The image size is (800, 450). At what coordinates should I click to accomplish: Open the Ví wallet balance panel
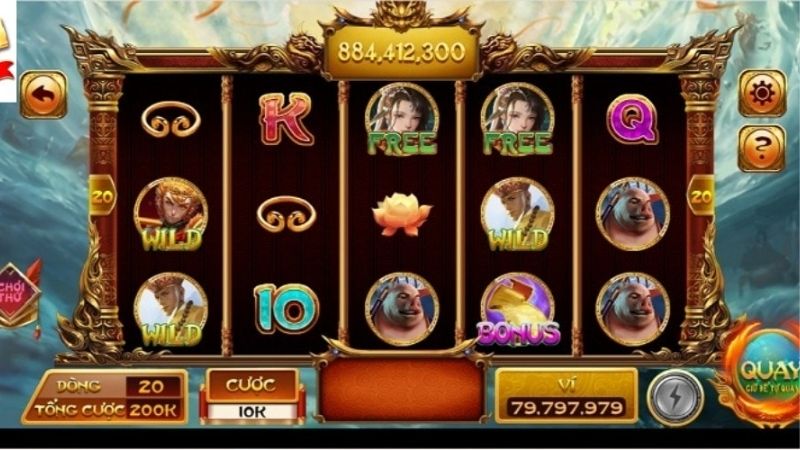click(x=566, y=396)
